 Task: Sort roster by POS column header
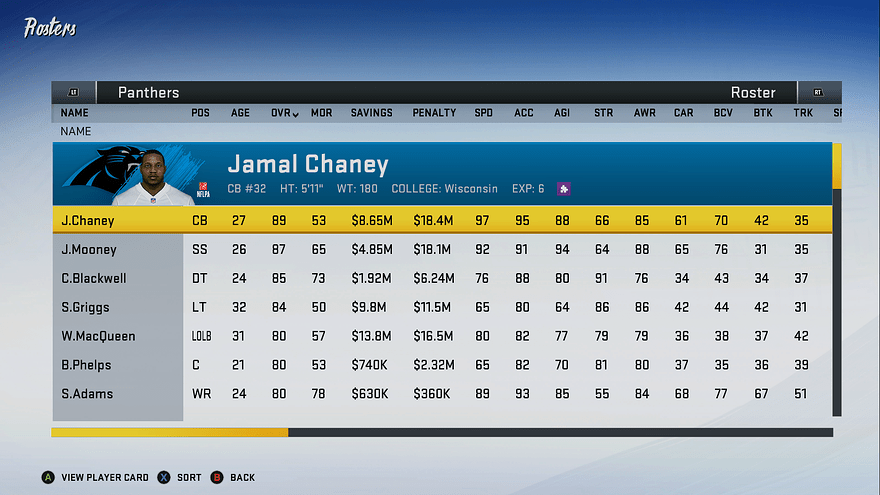(x=201, y=113)
